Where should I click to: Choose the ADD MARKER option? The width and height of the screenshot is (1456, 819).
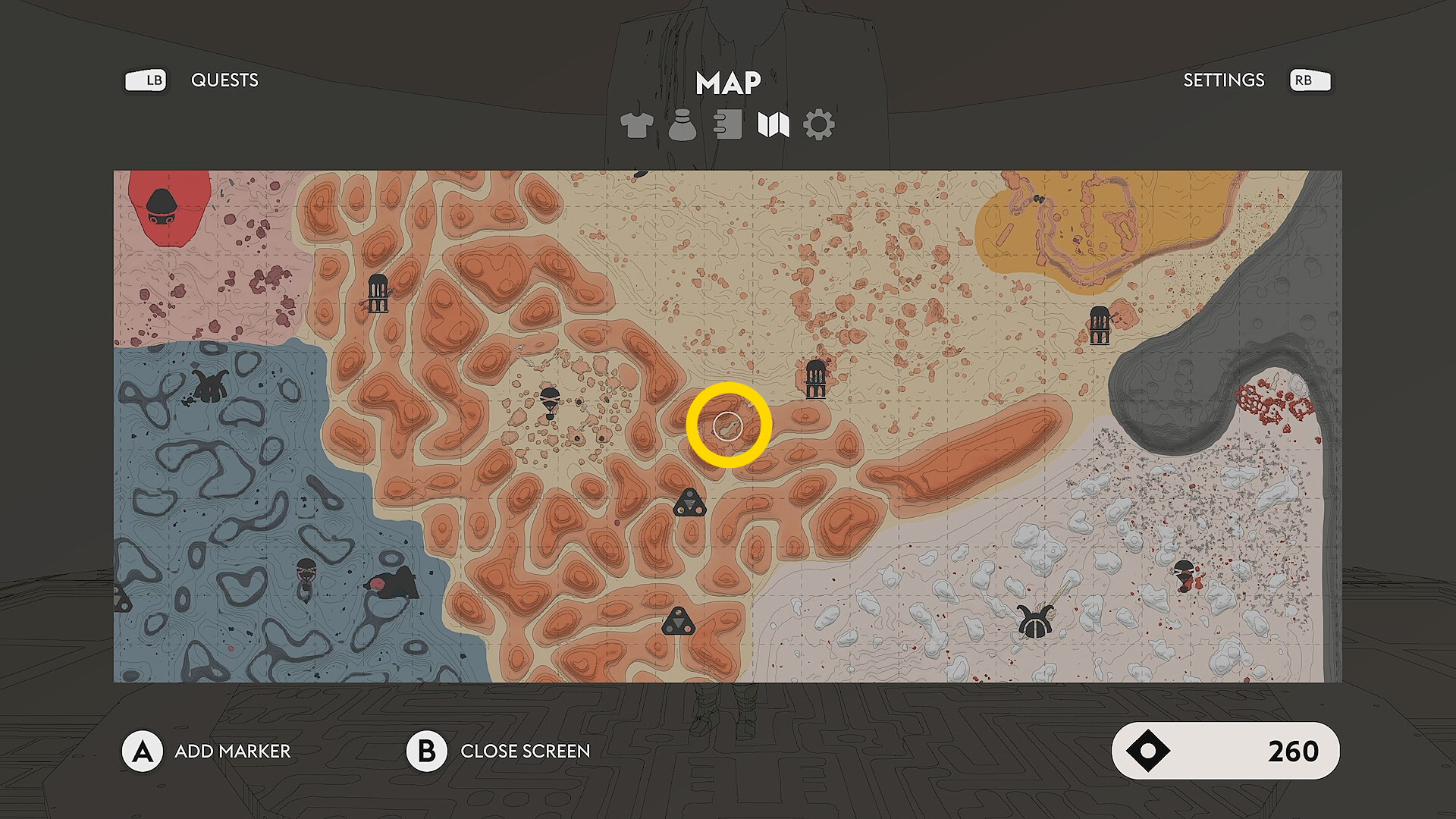pos(232,751)
